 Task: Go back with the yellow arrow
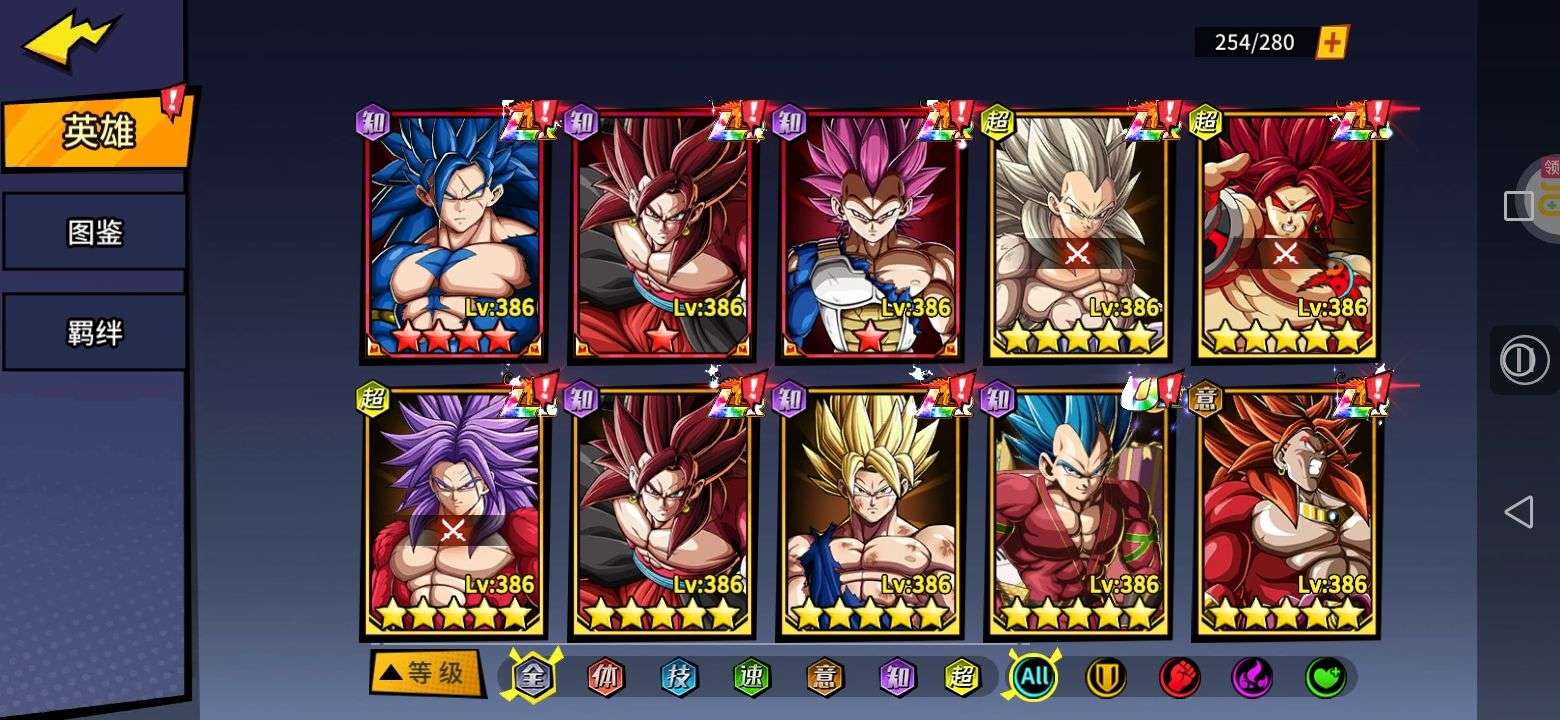pyautogui.click(x=70, y=41)
